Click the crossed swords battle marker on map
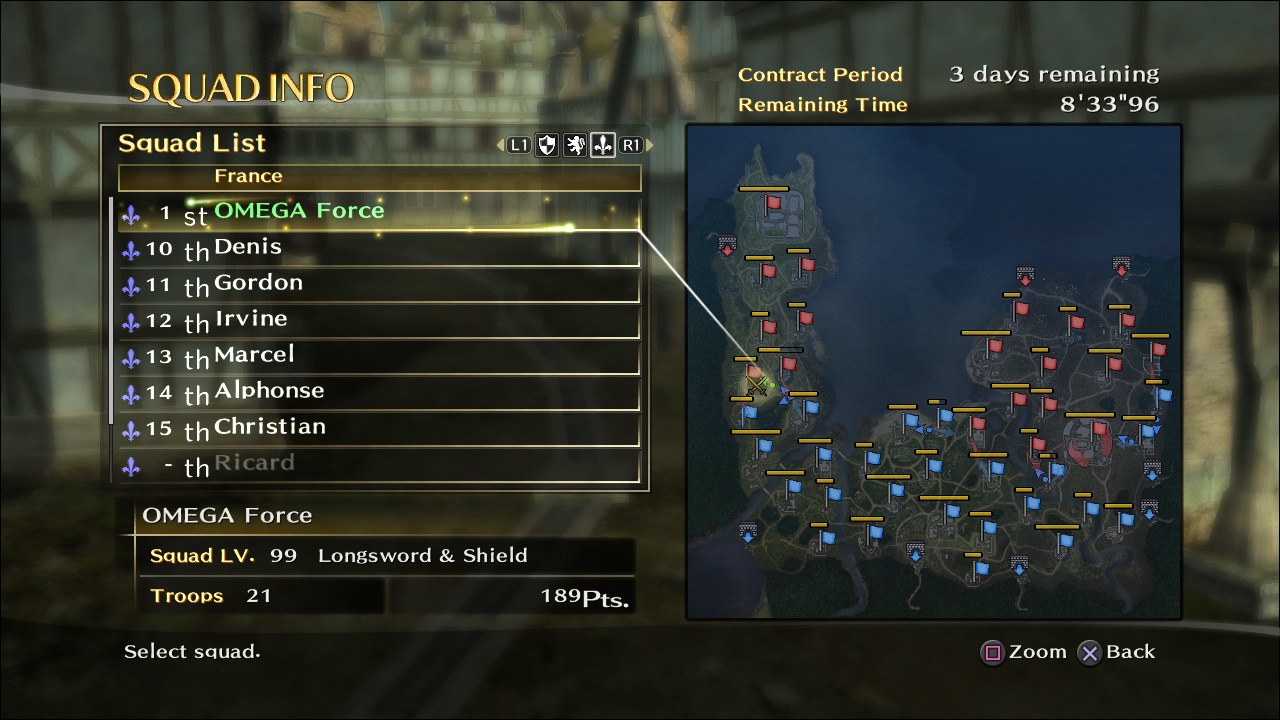1280x720 pixels. click(x=757, y=386)
